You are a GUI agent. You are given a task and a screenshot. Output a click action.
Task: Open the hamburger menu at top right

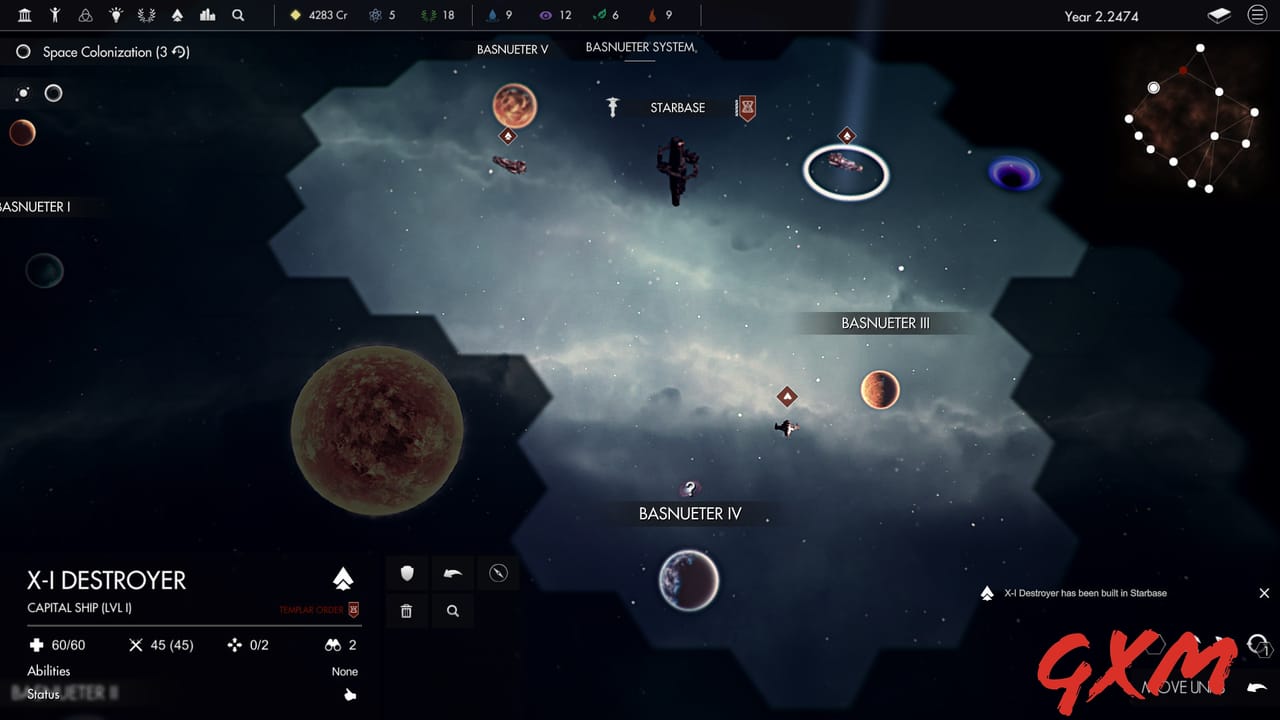point(1258,15)
